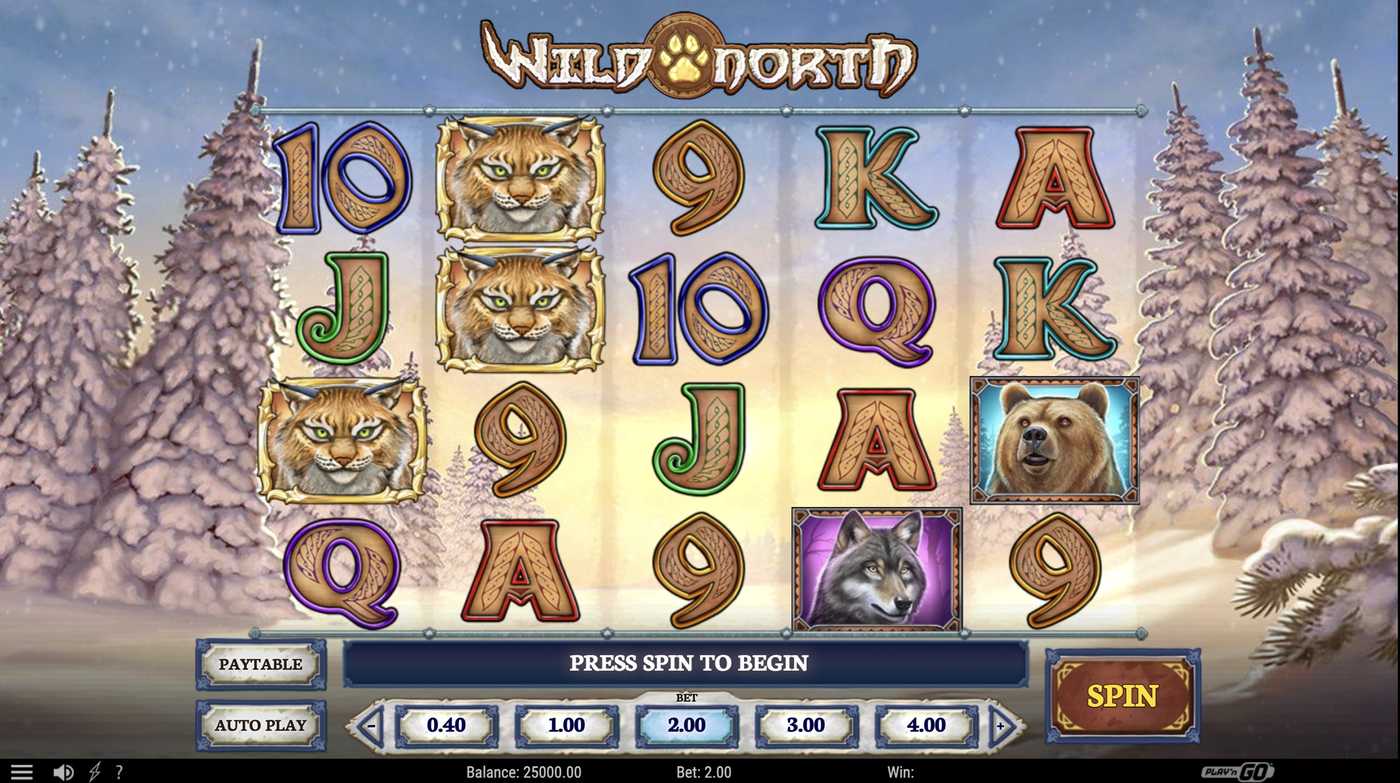The height and width of the screenshot is (783, 1400).
Task: Click the wolf symbol on the reels
Action: (876, 570)
